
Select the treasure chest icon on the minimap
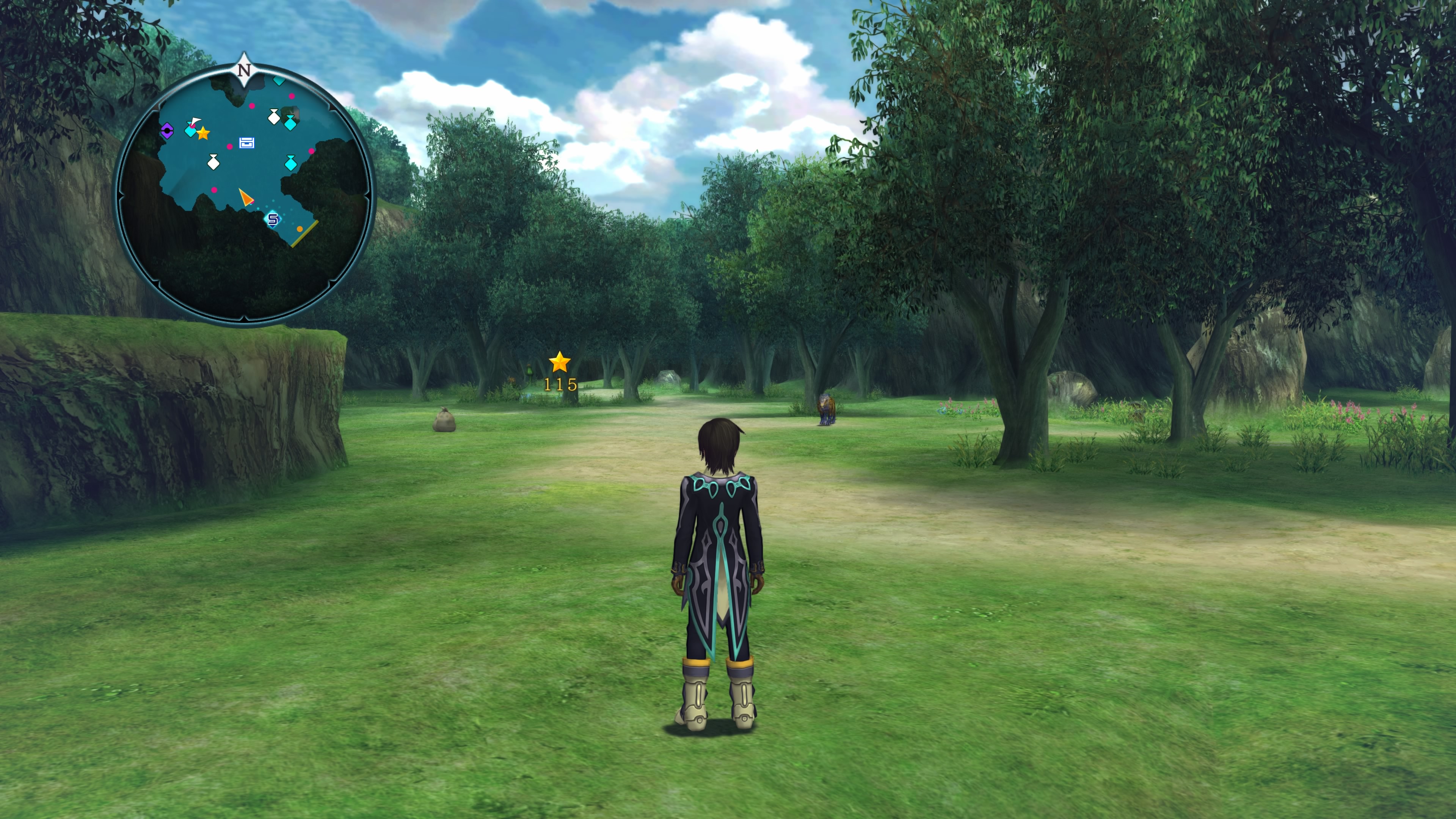pyautogui.click(x=246, y=143)
